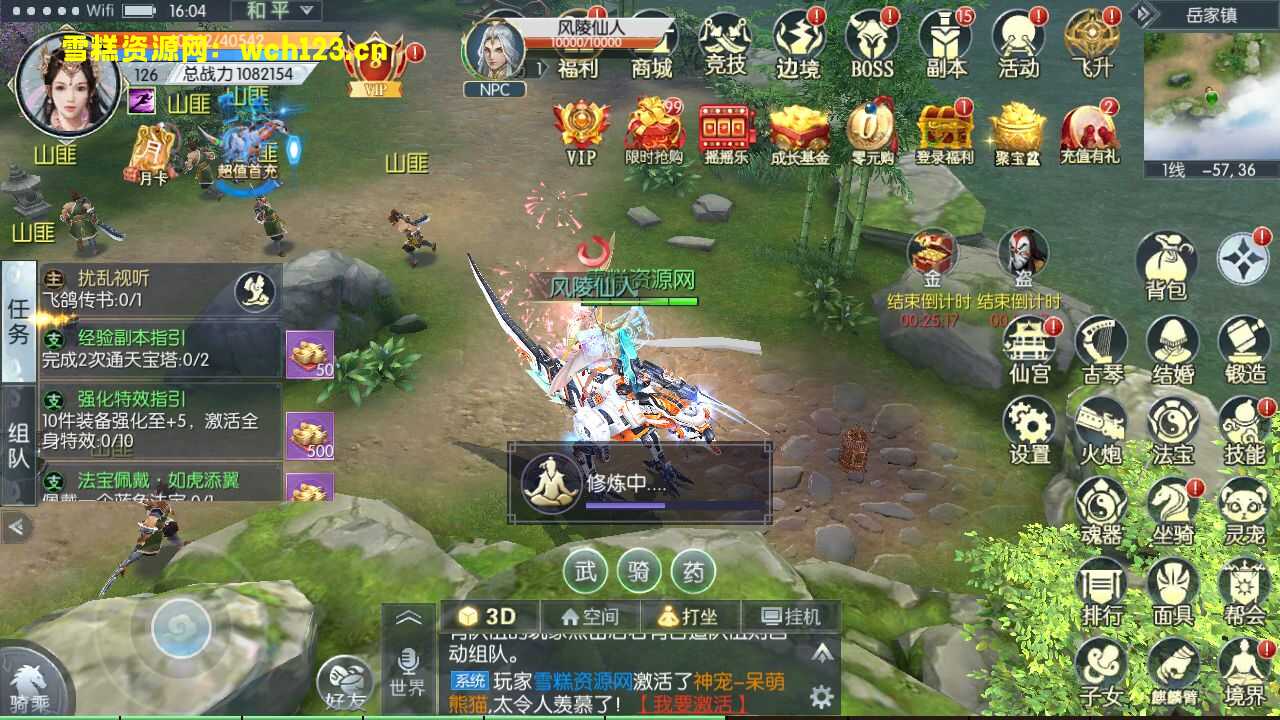Collapse the quest panel with left arrow

click(x=18, y=525)
